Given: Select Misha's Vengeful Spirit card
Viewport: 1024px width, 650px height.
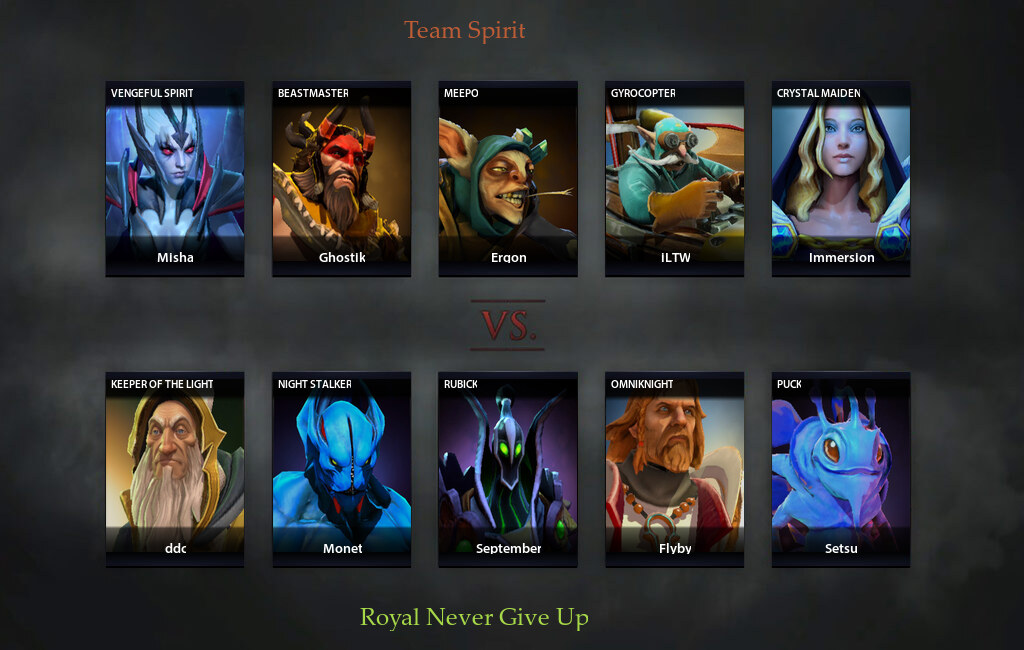Looking at the screenshot, I should click(175, 178).
